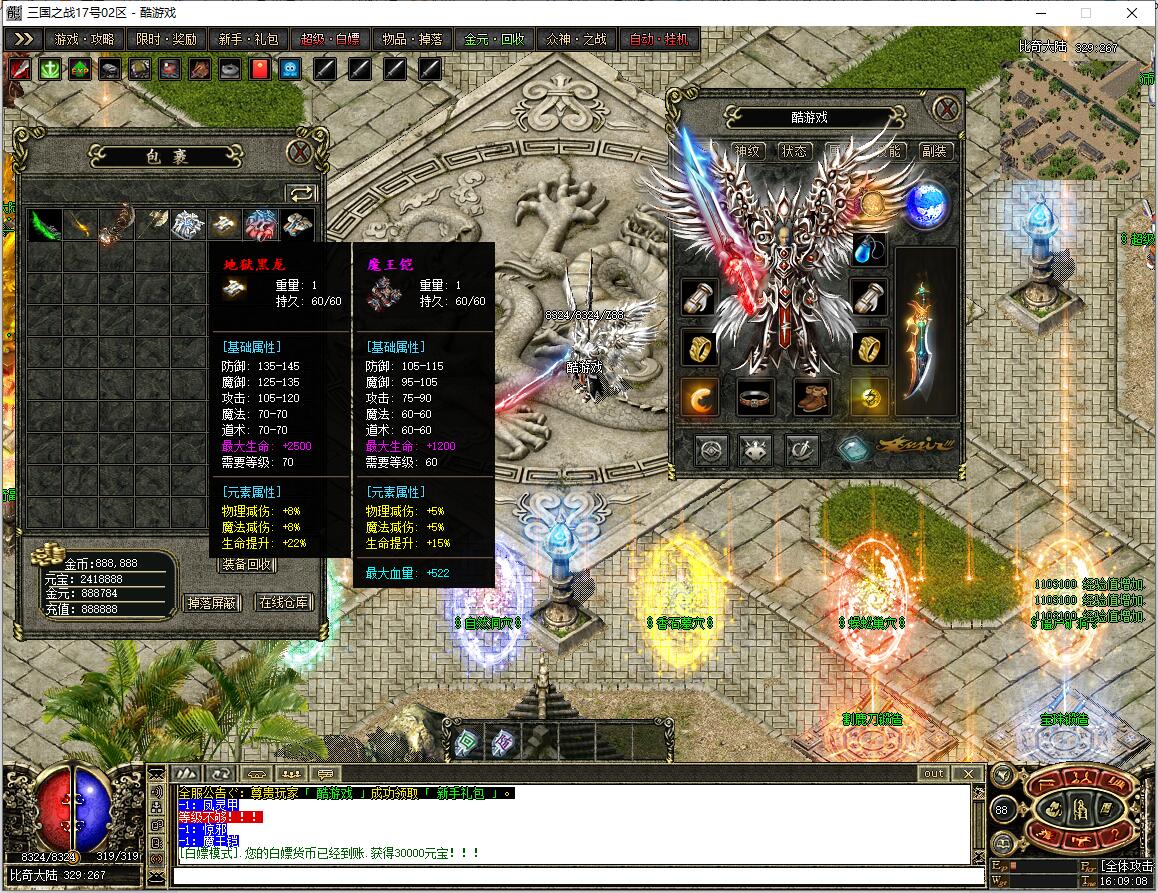Switch to the 状态 status tab
Screen dimensions: 1158x893
(795, 151)
